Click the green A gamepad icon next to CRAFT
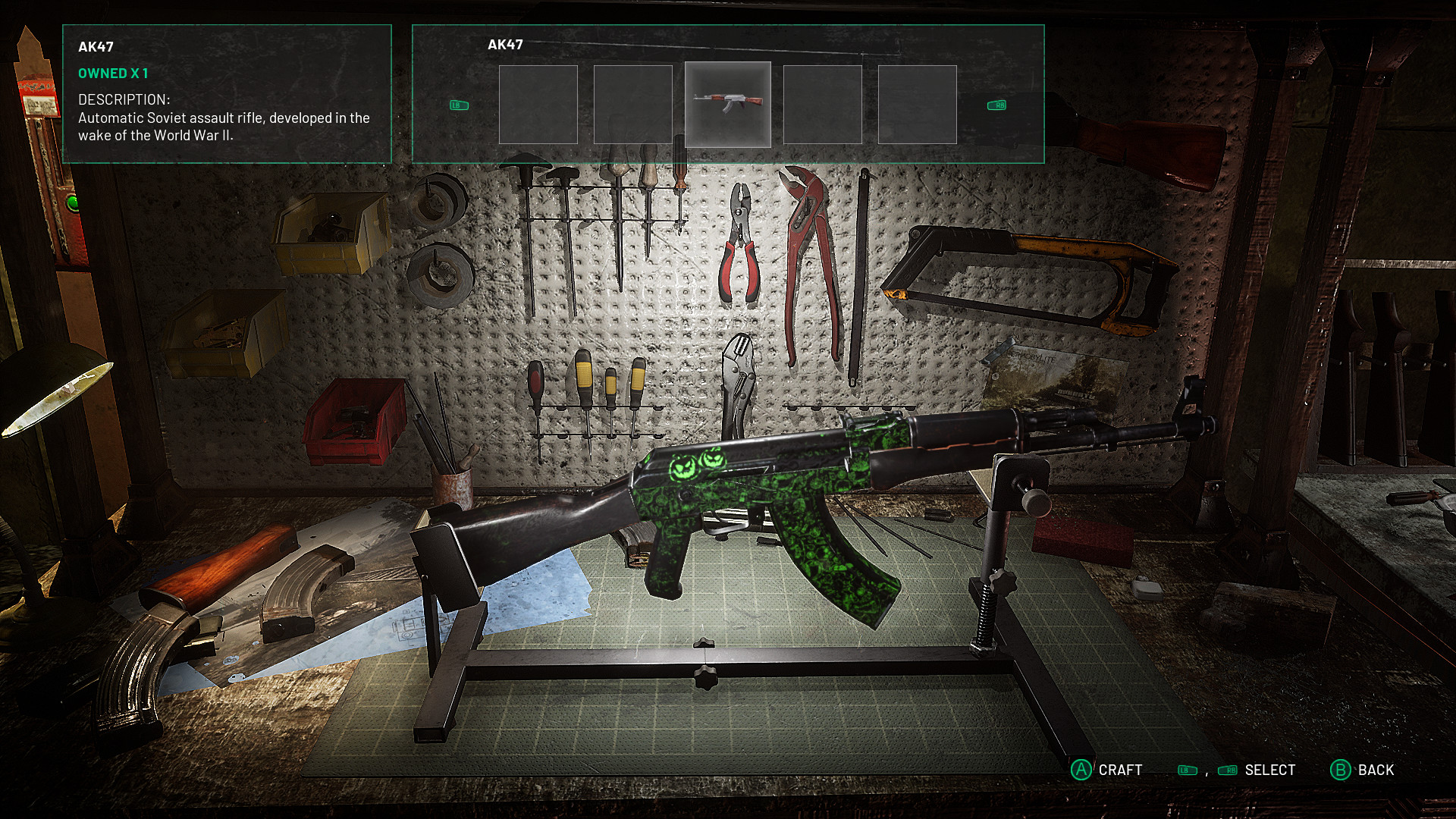 1081,770
